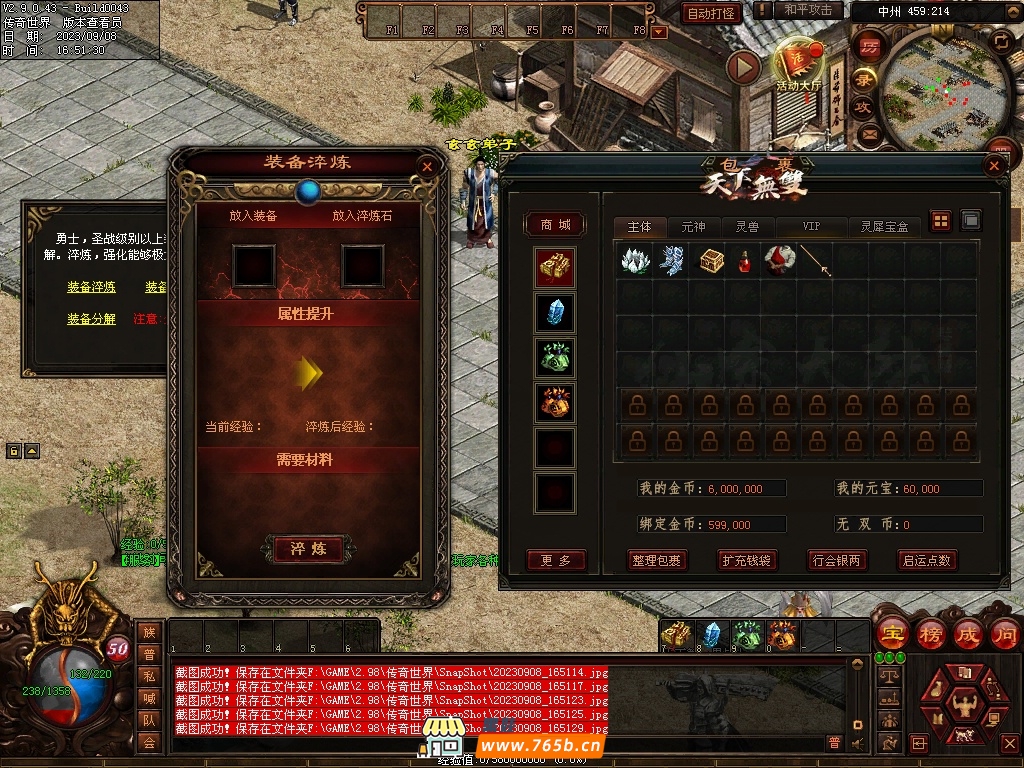This screenshot has width=1024, height=768.
Task: Open the 行会银两 guild silver button
Action: tap(836, 560)
